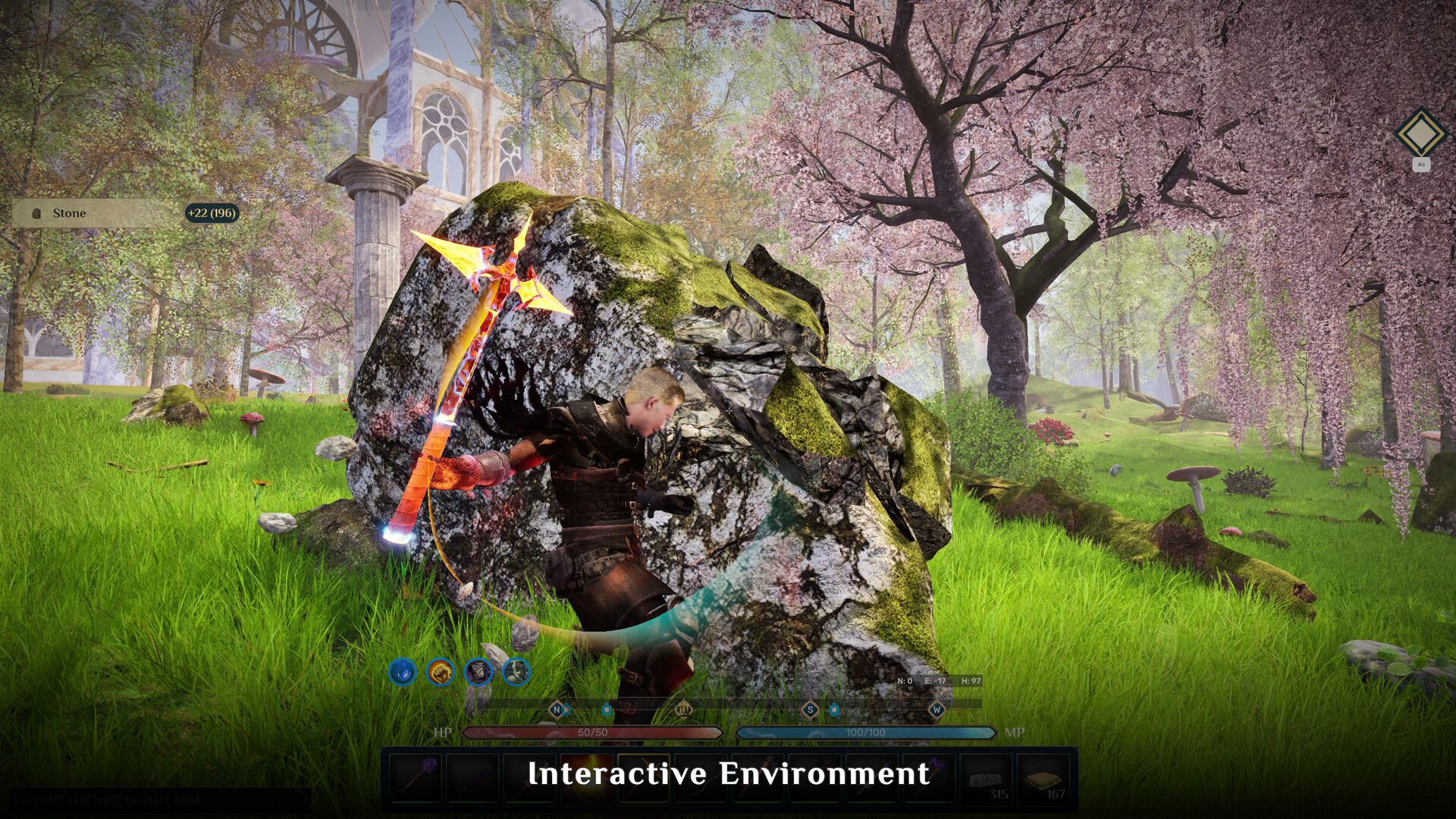Image resolution: width=1456 pixels, height=819 pixels.
Task: Toggle the highlighted axe hotbar slot
Action: tap(645, 777)
